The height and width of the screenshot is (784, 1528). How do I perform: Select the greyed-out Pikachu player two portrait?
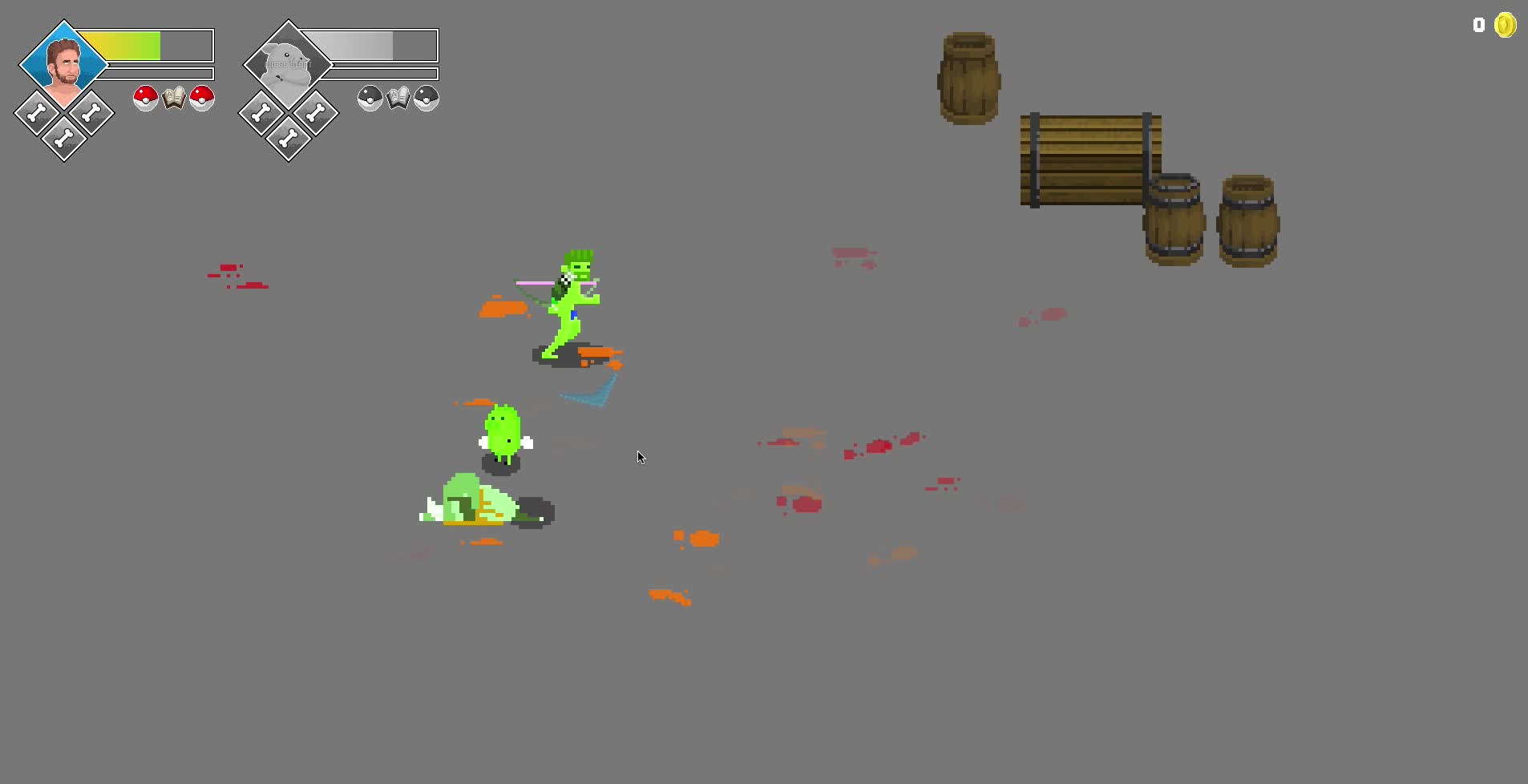(288, 64)
